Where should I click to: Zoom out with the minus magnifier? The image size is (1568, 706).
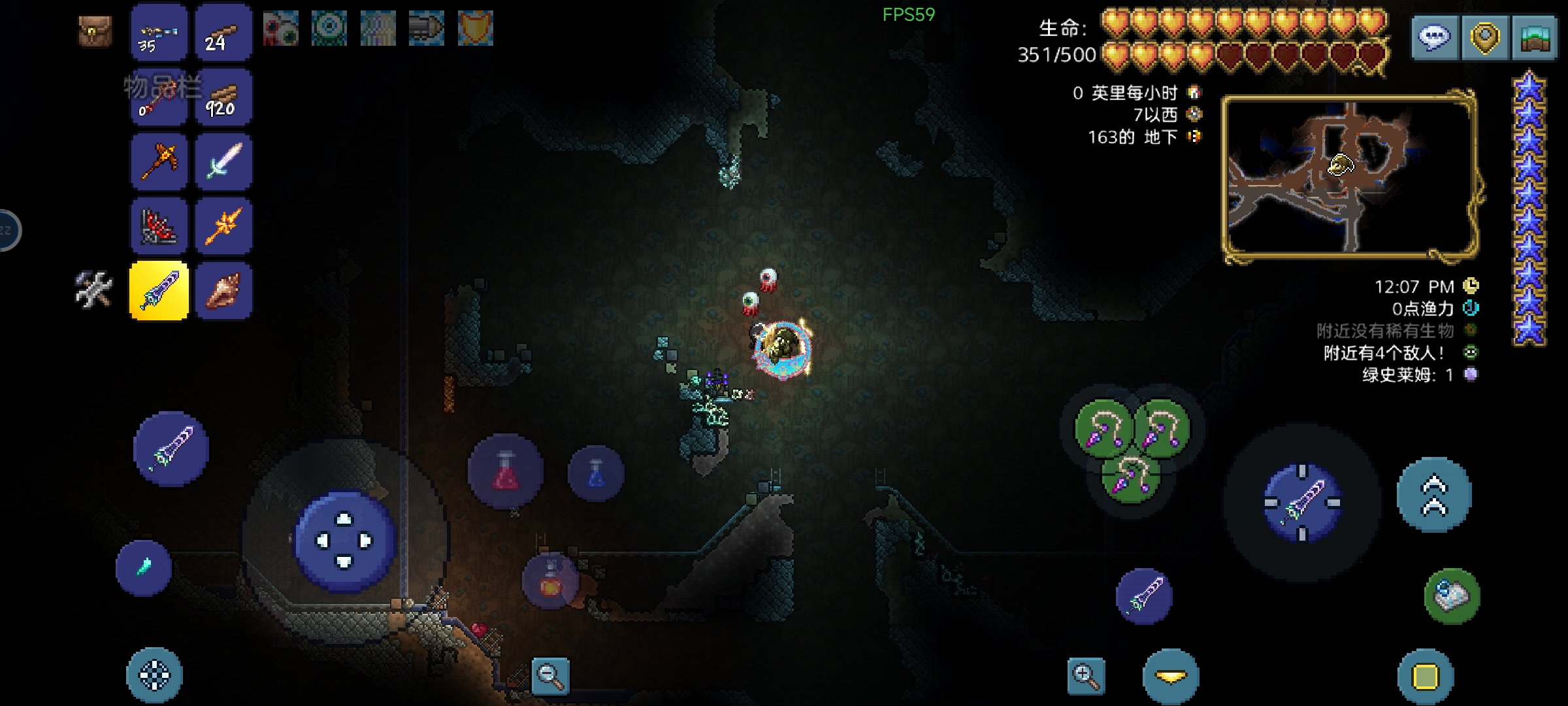pos(550,676)
